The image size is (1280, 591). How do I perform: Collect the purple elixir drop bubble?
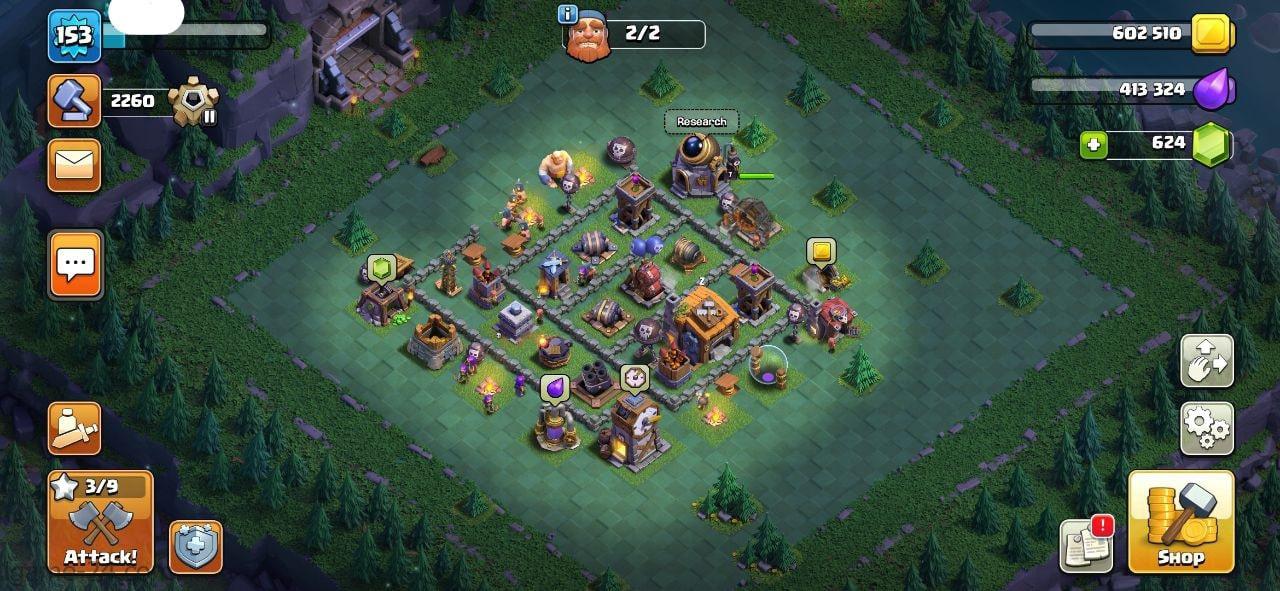click(554, 388)
